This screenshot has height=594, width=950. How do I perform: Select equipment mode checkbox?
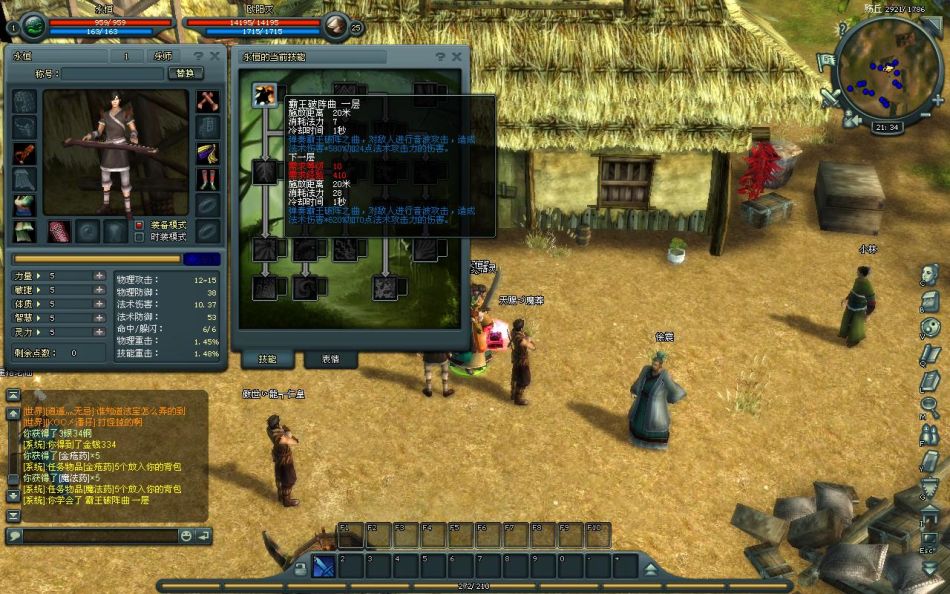140,225
